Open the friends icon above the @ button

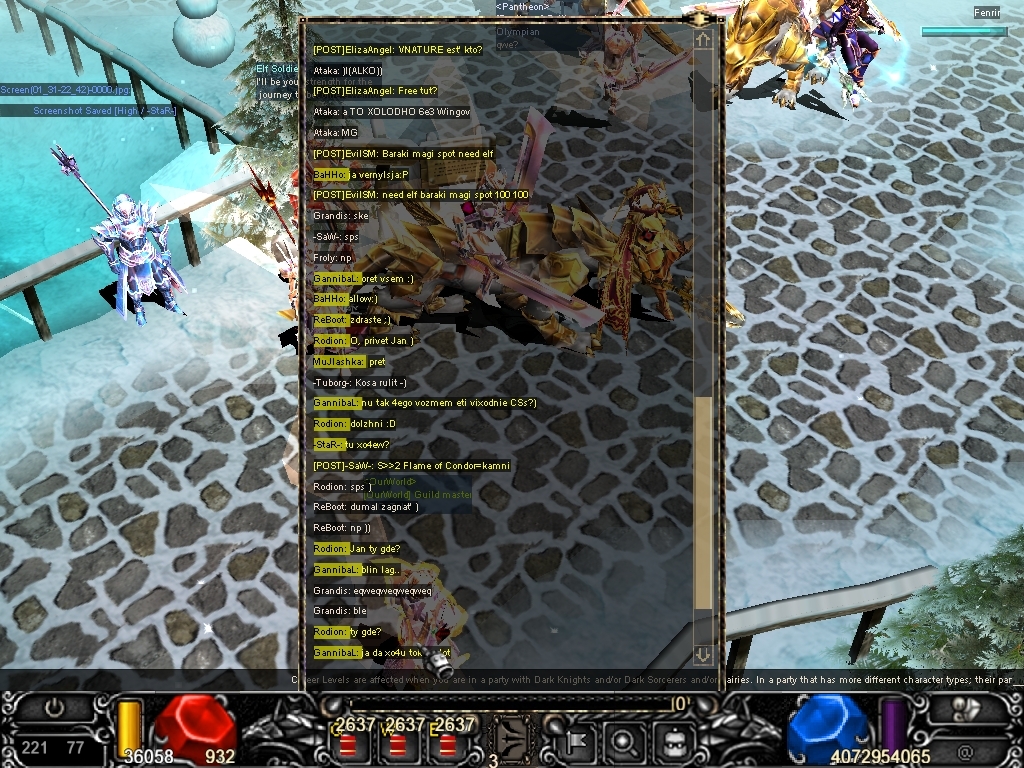965,707
